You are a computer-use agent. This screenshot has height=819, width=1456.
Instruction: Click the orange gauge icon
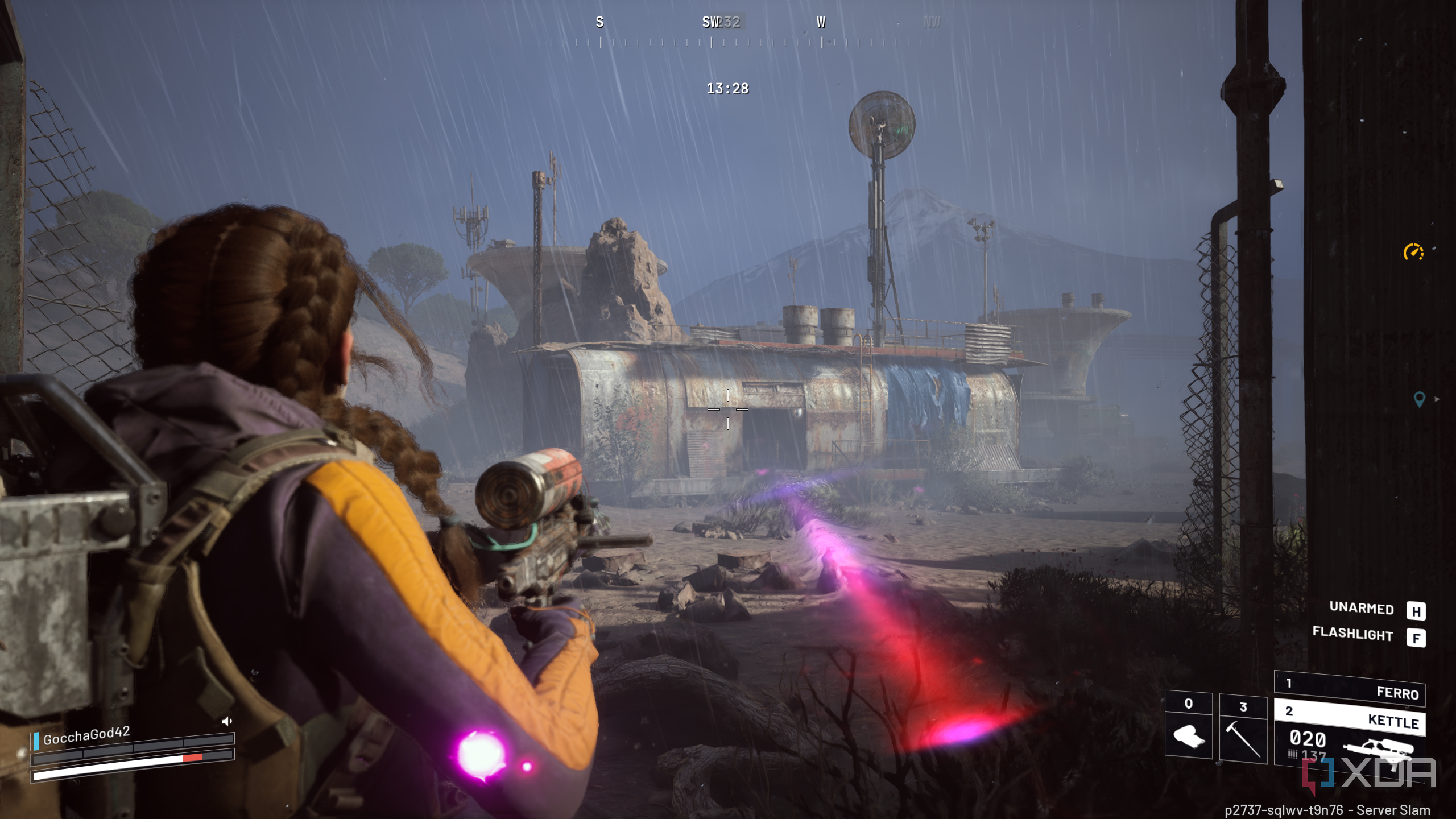[1413, 251]
